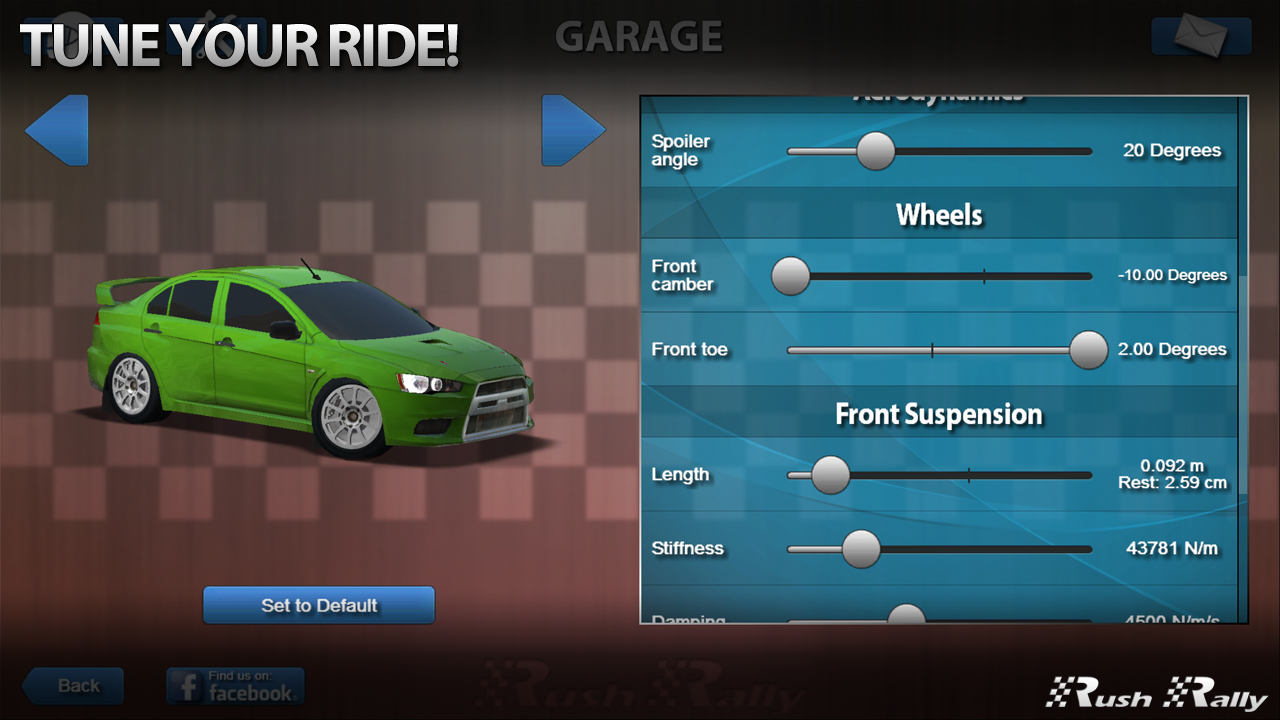Click the suspension Length slider knob
1280x720 pixels.
click(x=830, y=475)
